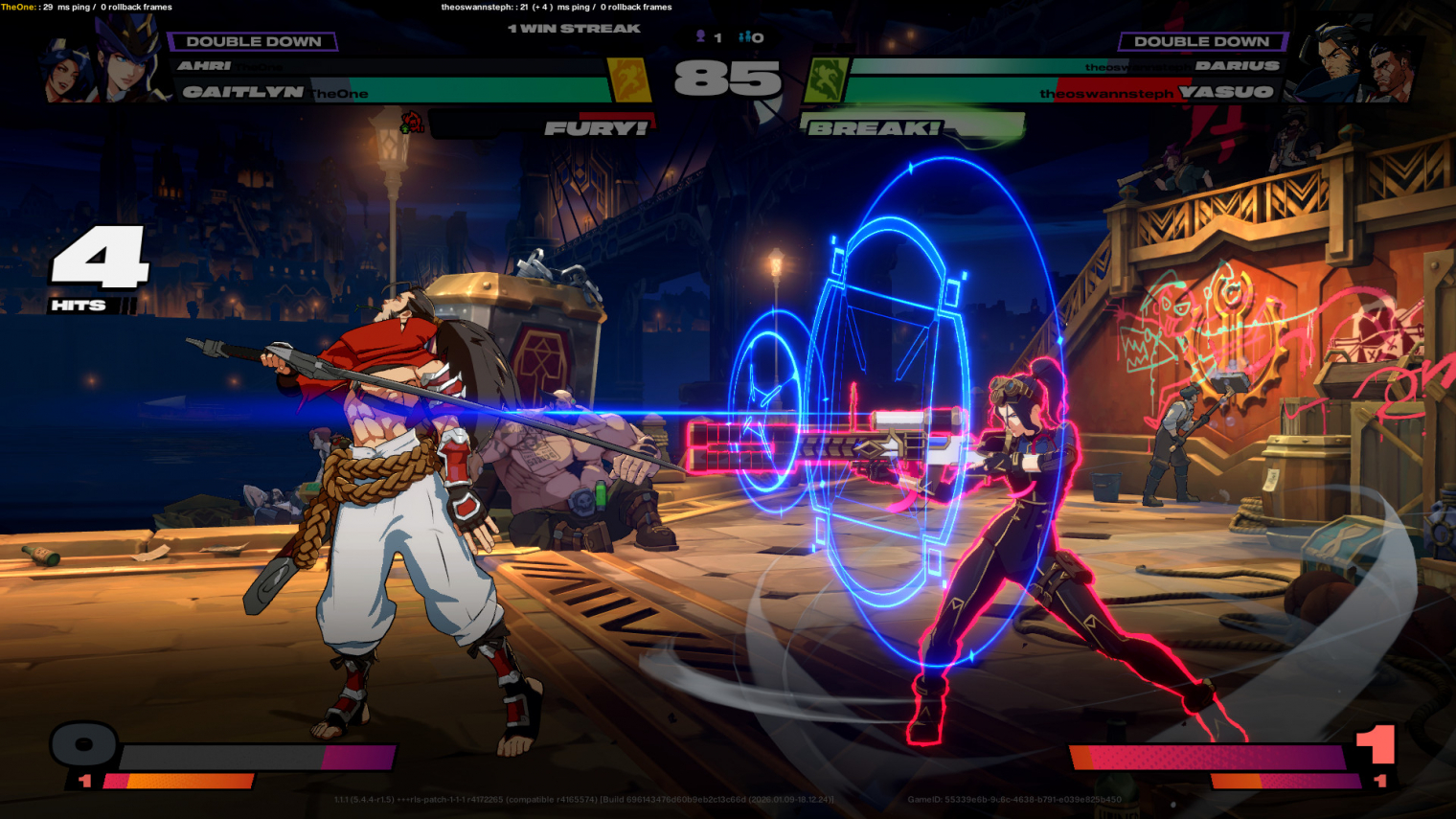Click the yellow team emblem beside the timer
This screenshot has width=1456, height=819.
(629, 80)
